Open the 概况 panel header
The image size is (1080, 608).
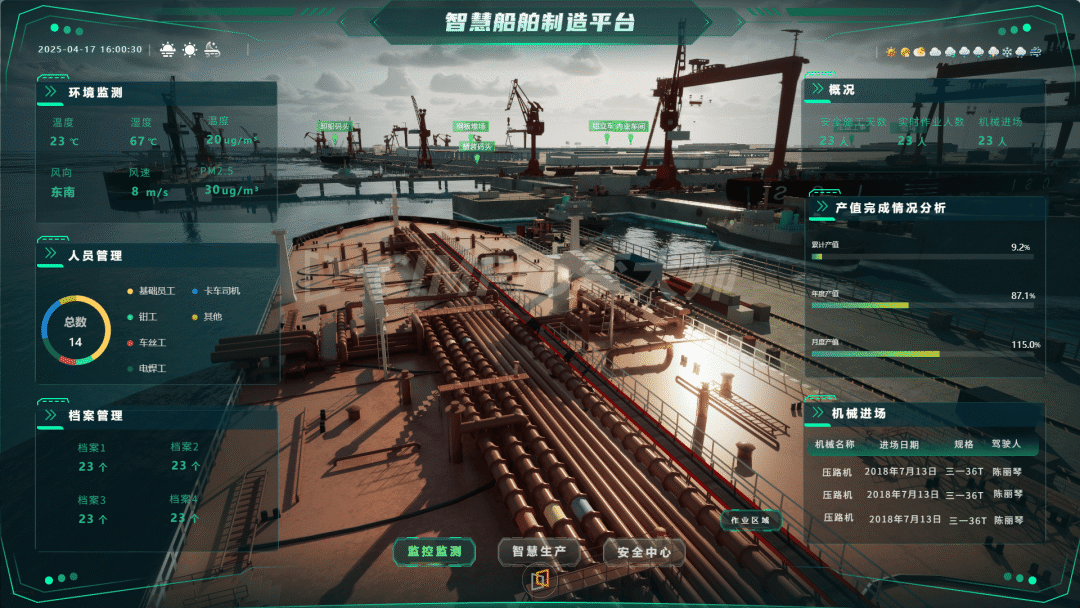[842, 90]
